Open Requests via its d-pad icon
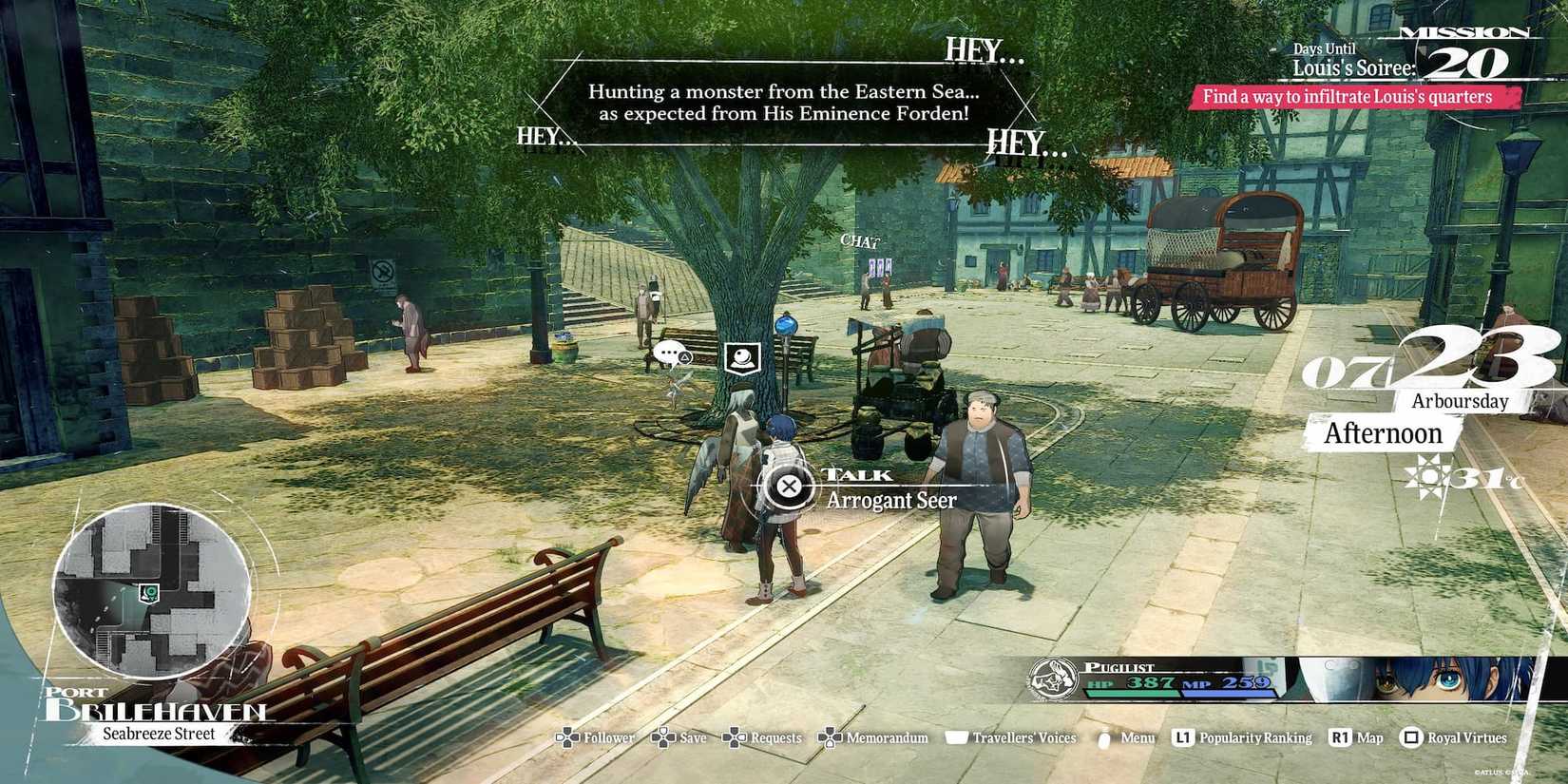Screen dimensions: 1568x784 pos(734,737)
